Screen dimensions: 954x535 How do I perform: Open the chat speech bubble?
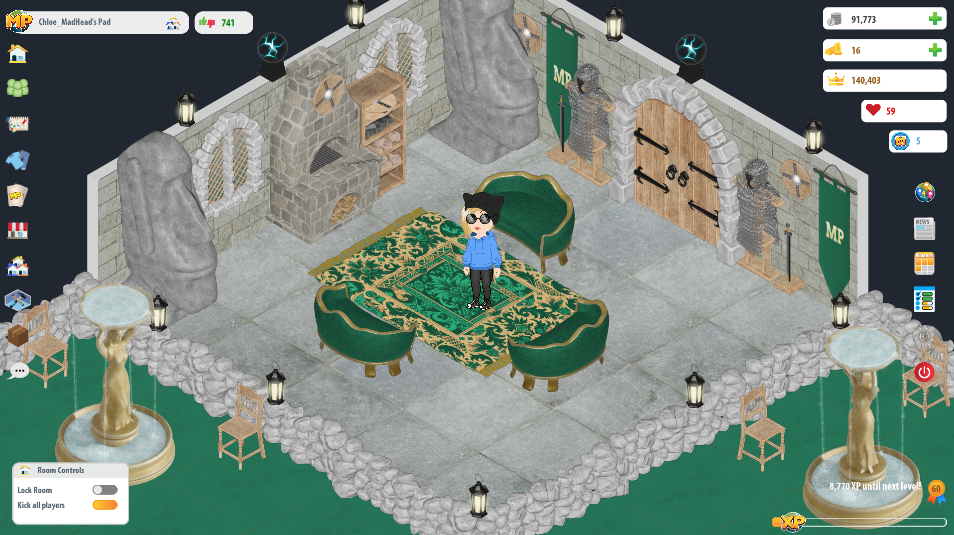pyautogui.click(x=19, y=370)
